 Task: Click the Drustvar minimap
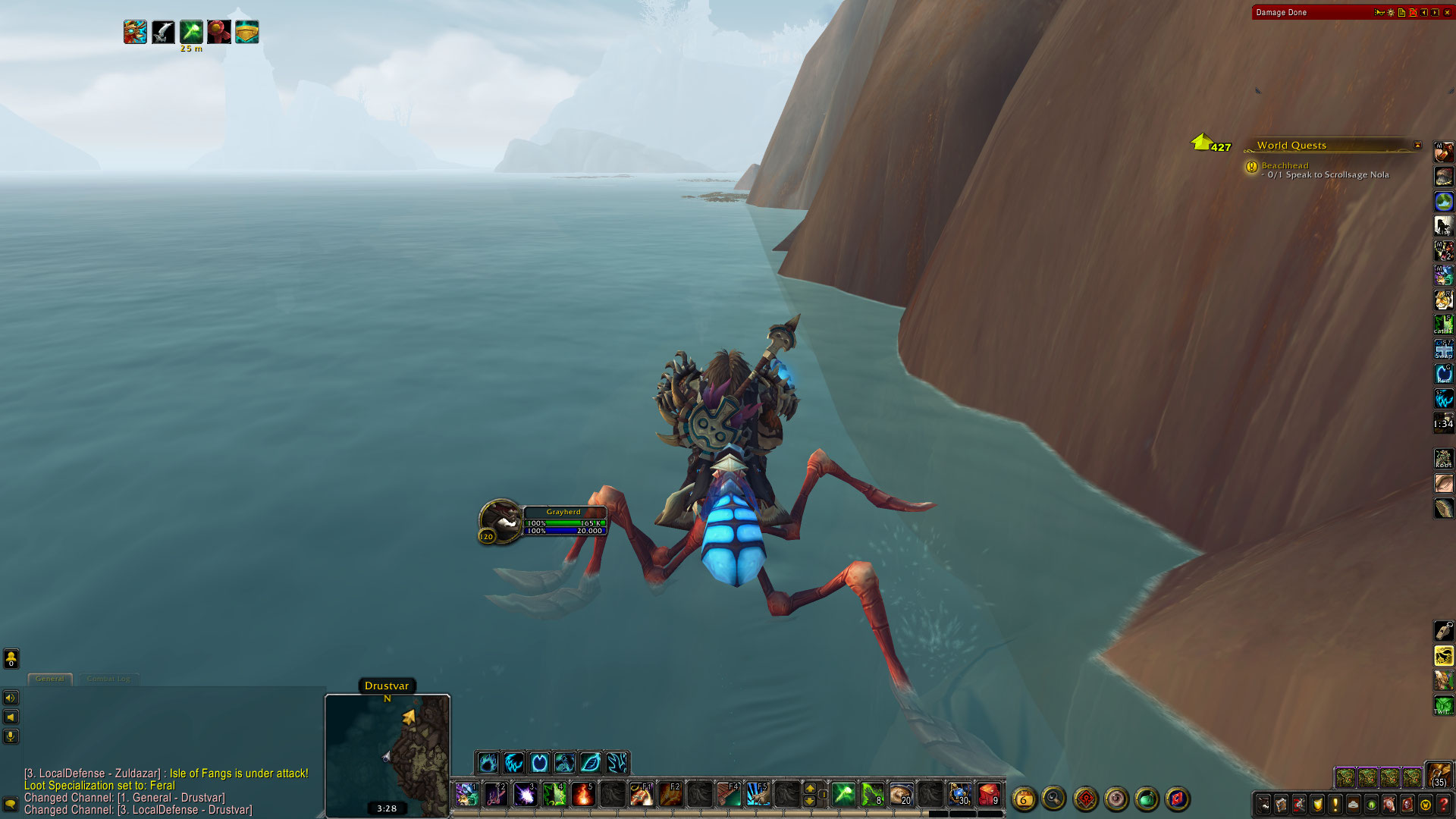click(388, 755)
